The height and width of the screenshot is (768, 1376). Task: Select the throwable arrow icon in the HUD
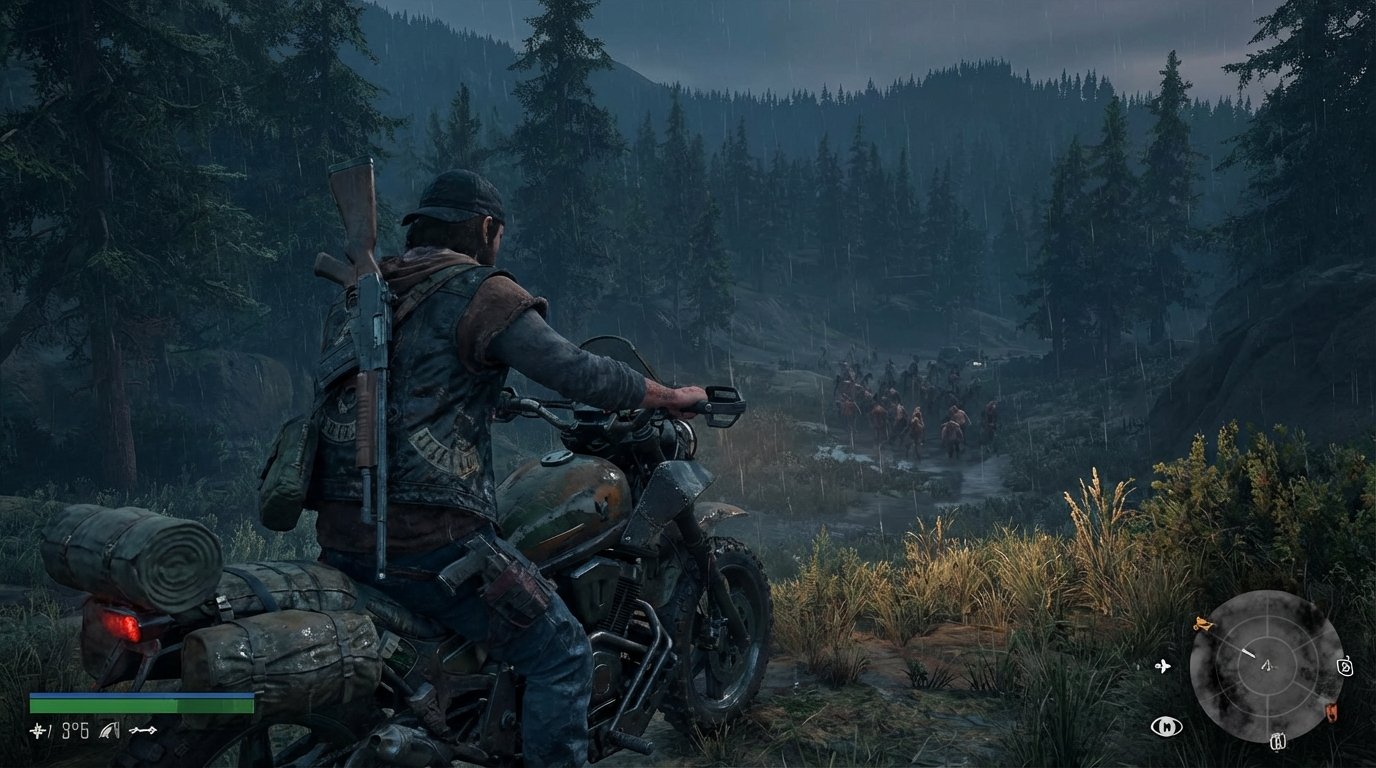143,730
